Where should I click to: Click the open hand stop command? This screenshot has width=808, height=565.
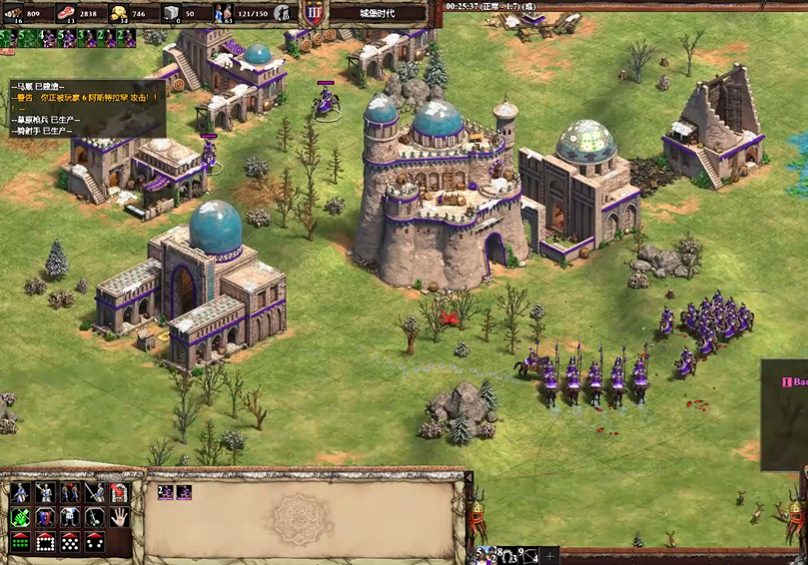tap(120, 518)
